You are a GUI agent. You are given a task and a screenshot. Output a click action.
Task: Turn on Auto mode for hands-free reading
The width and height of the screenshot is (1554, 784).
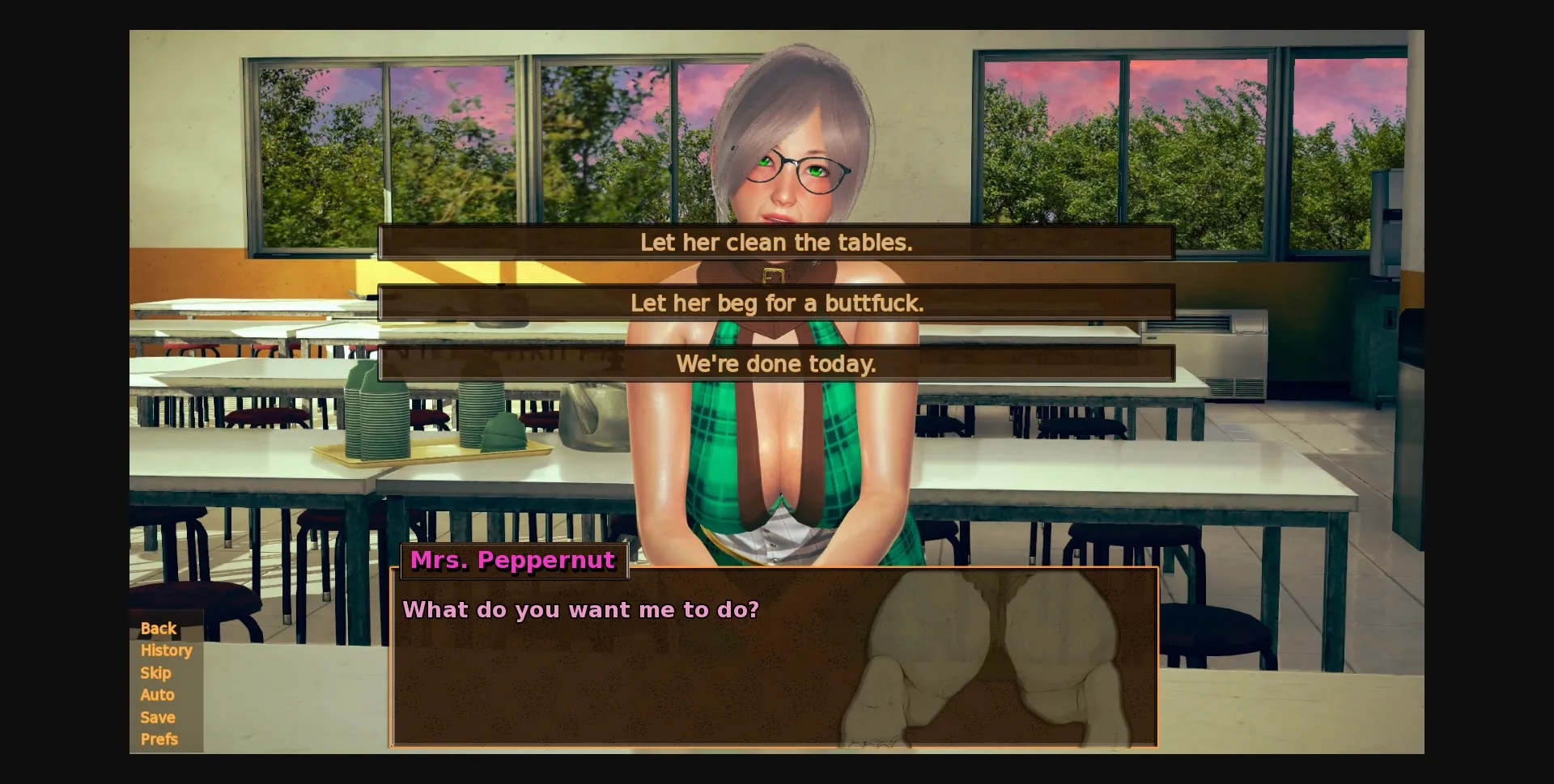click(157, 694)
